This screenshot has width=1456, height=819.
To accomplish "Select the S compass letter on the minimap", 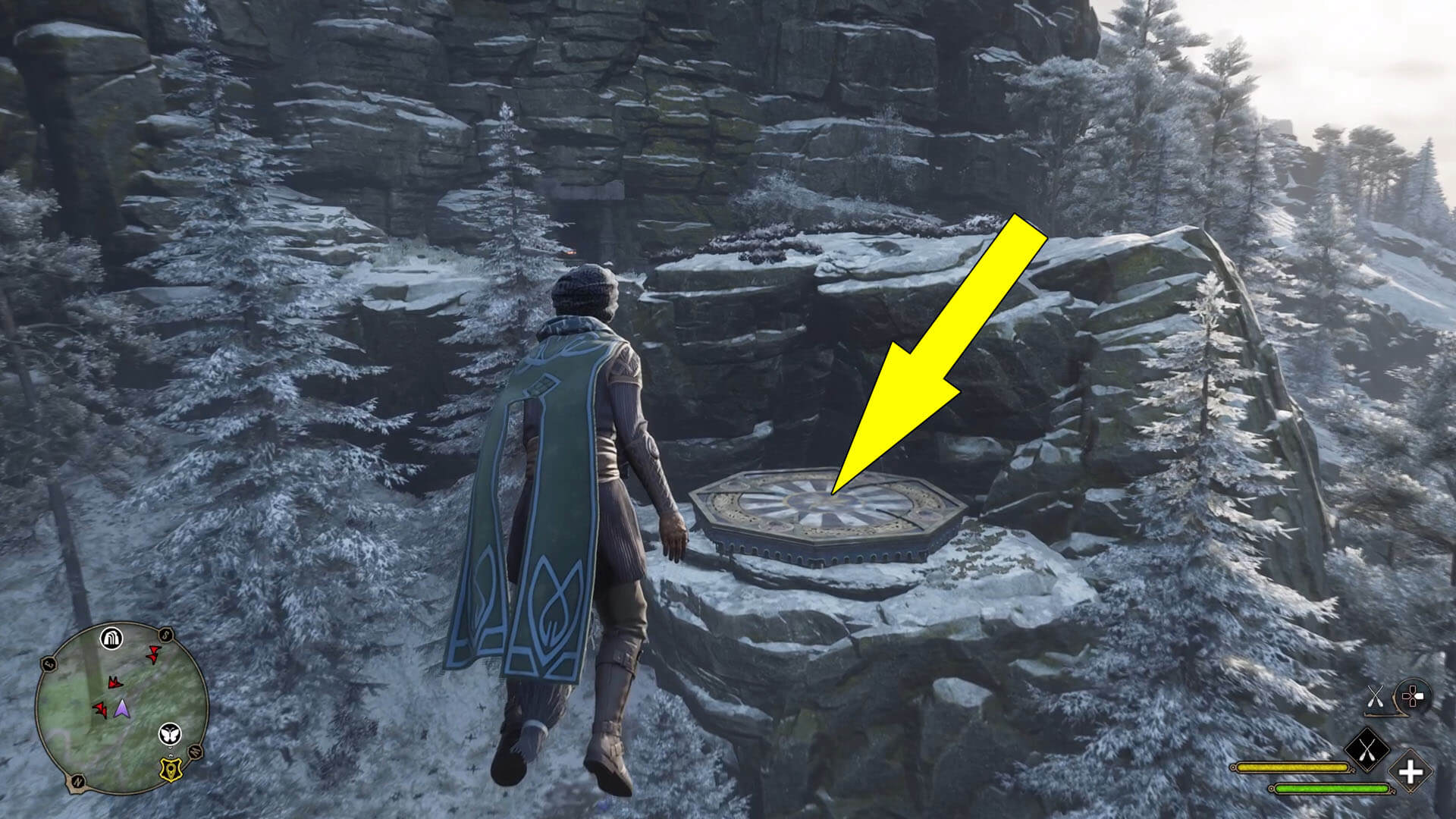I will click(x=165, y=635).
